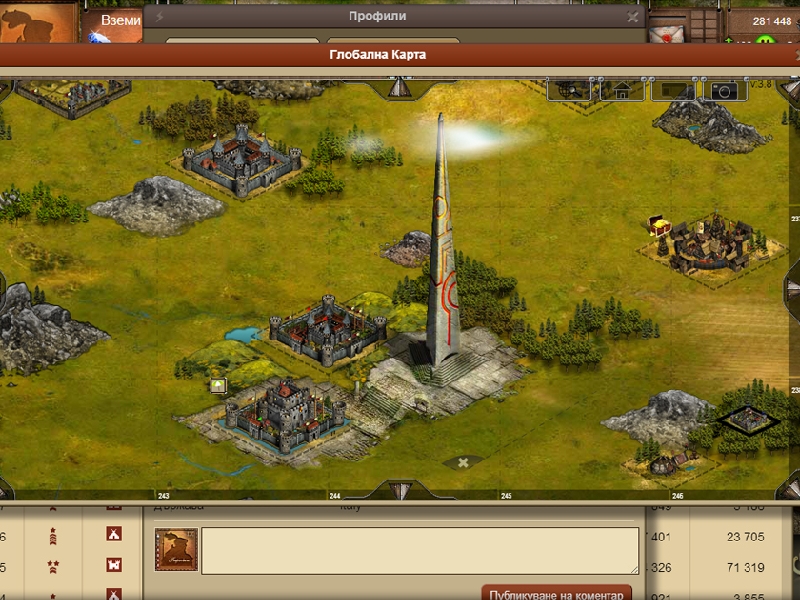The image size is (800, 600).
Task: Go to home via the house icon
Action: (x=622, y=91)
